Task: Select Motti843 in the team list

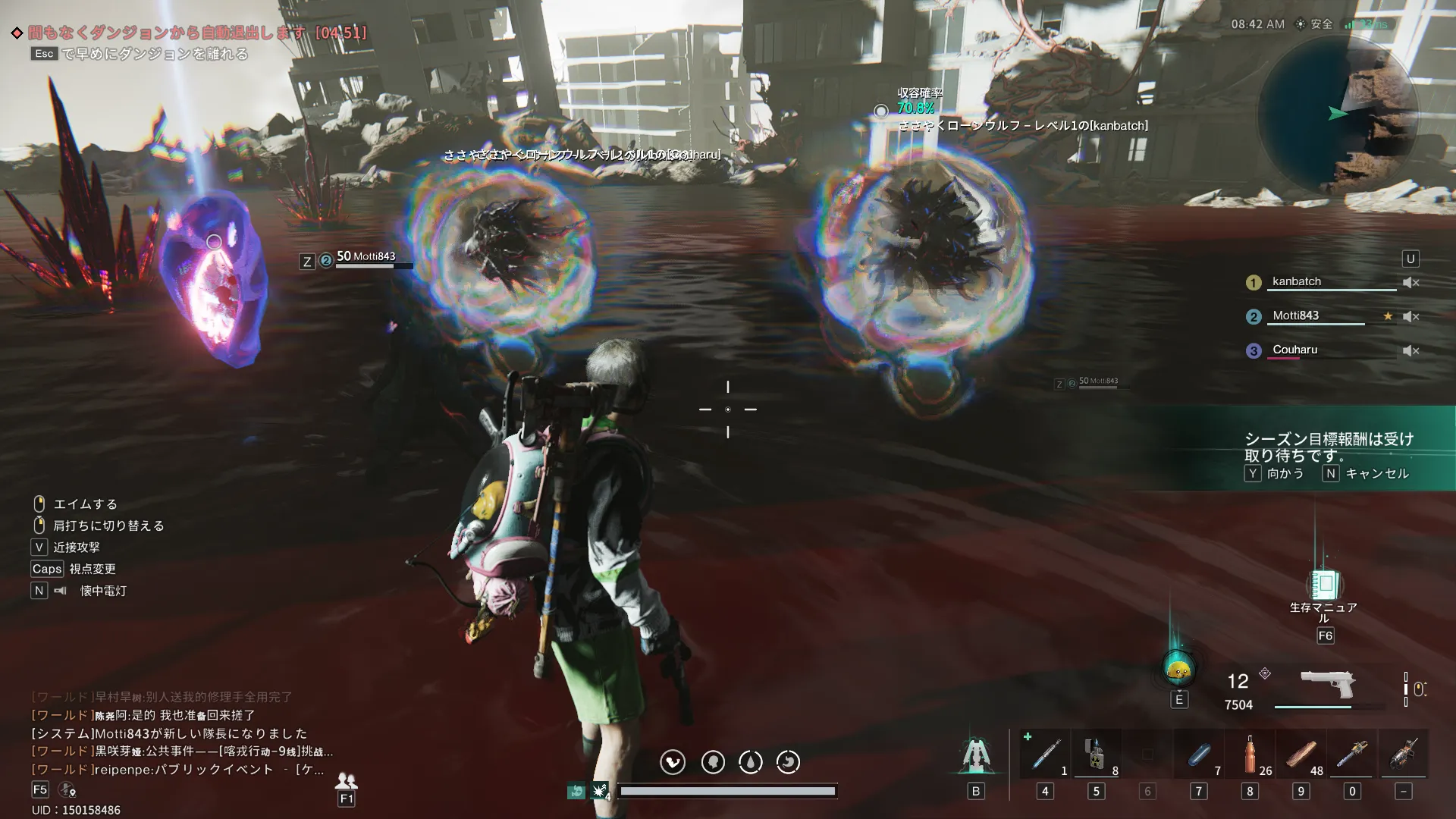Action: point(1295,315)
